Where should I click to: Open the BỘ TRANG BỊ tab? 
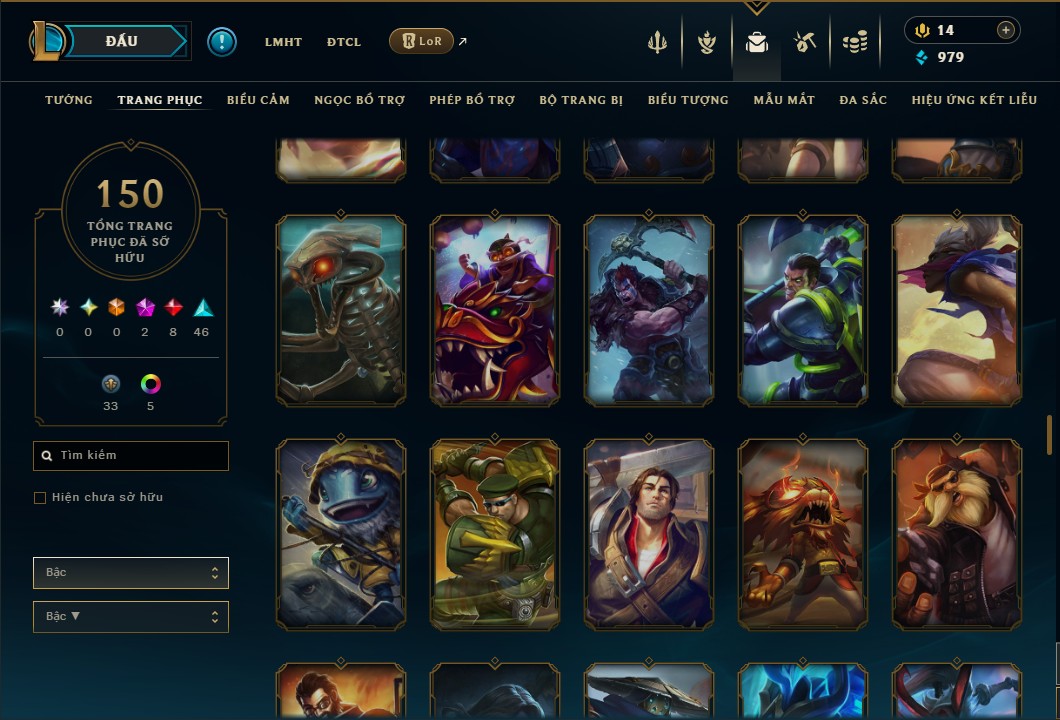click(x=581, y=100)
